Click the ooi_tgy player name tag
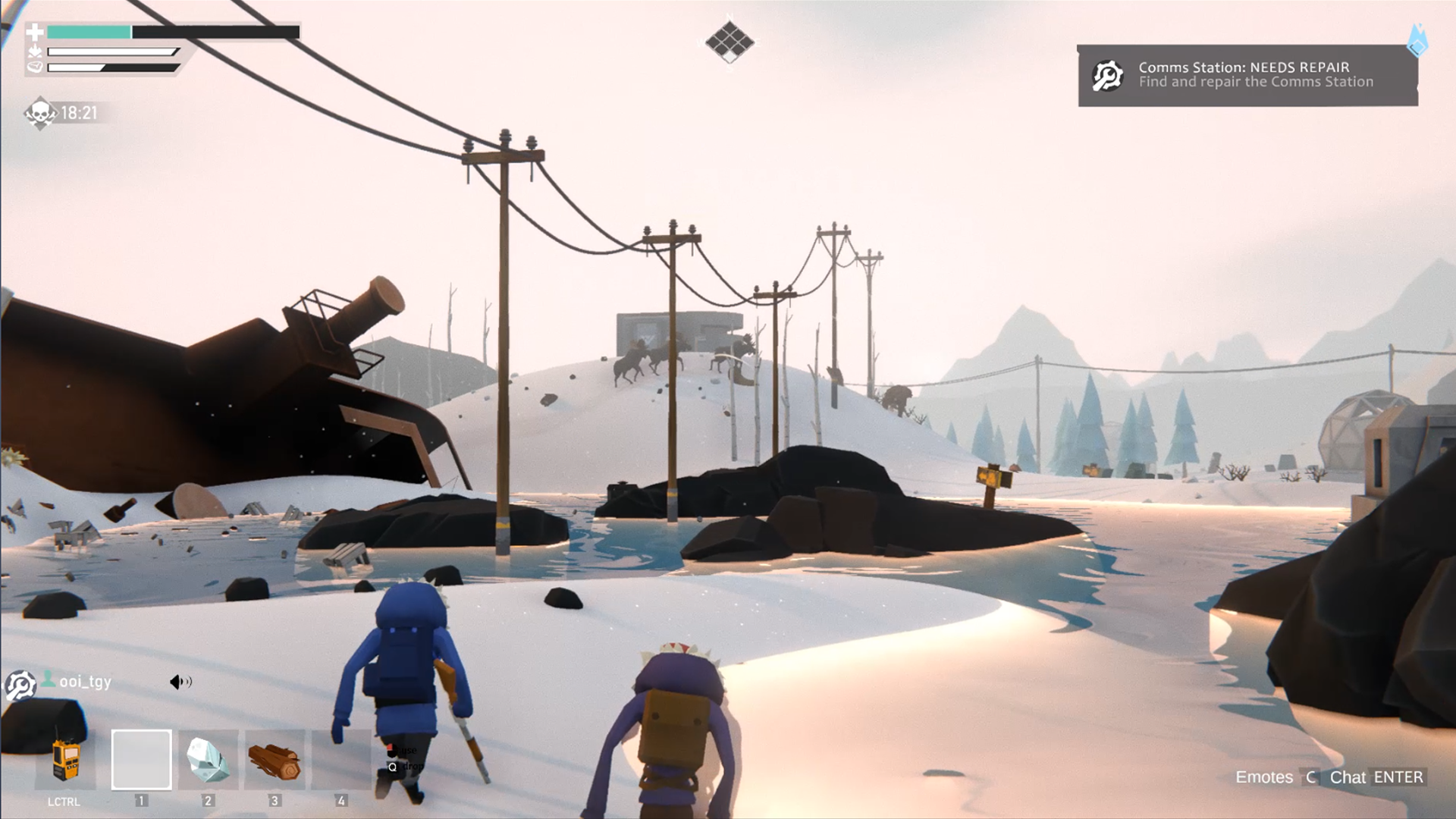Viewport: 1456px width, 819px height. coord(85,682)
